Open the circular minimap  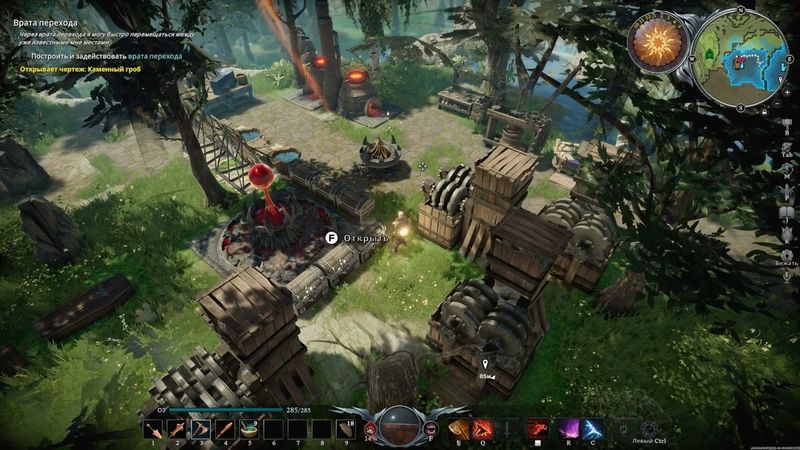(x=741, y=58)
